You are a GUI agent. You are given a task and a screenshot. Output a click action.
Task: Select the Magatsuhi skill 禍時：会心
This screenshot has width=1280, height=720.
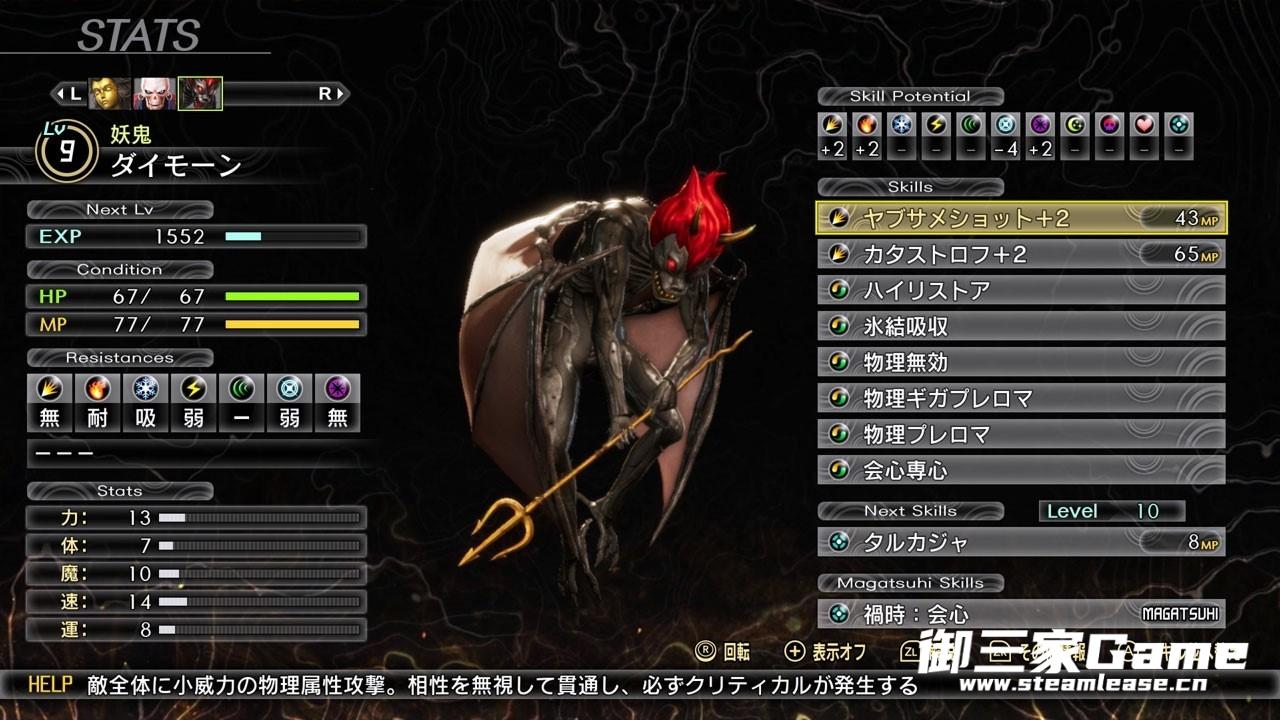pyautogui.click(x=1020, y=614)
